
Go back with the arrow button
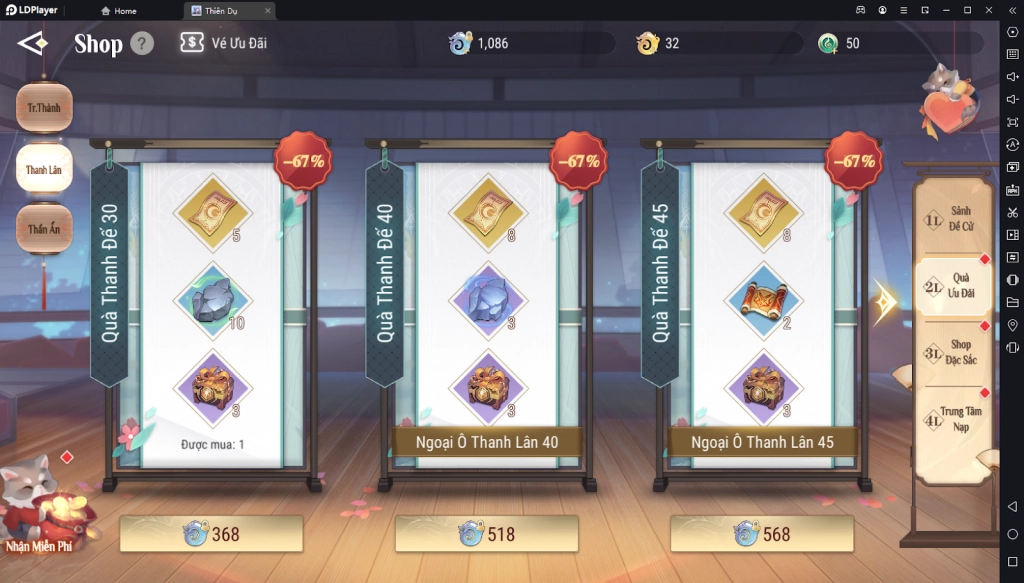[32, 43]
